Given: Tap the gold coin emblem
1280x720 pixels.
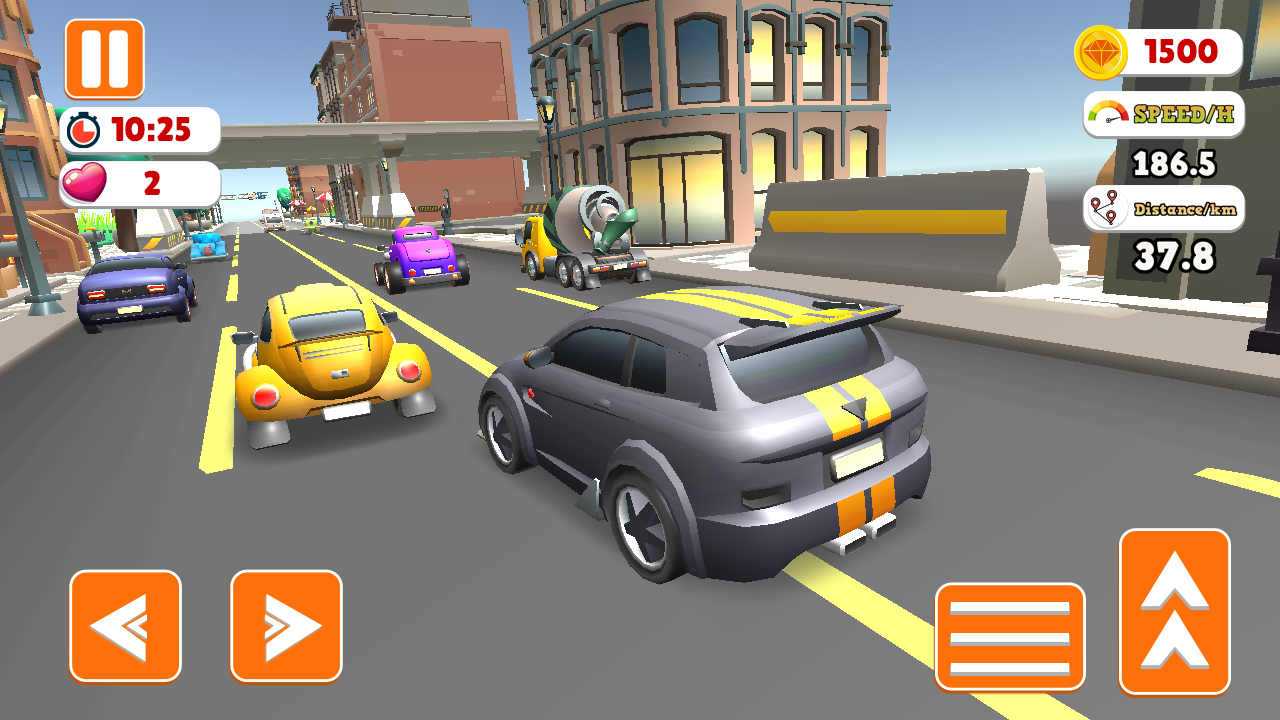Looking at the screenshot, I should coord(1103,51).
